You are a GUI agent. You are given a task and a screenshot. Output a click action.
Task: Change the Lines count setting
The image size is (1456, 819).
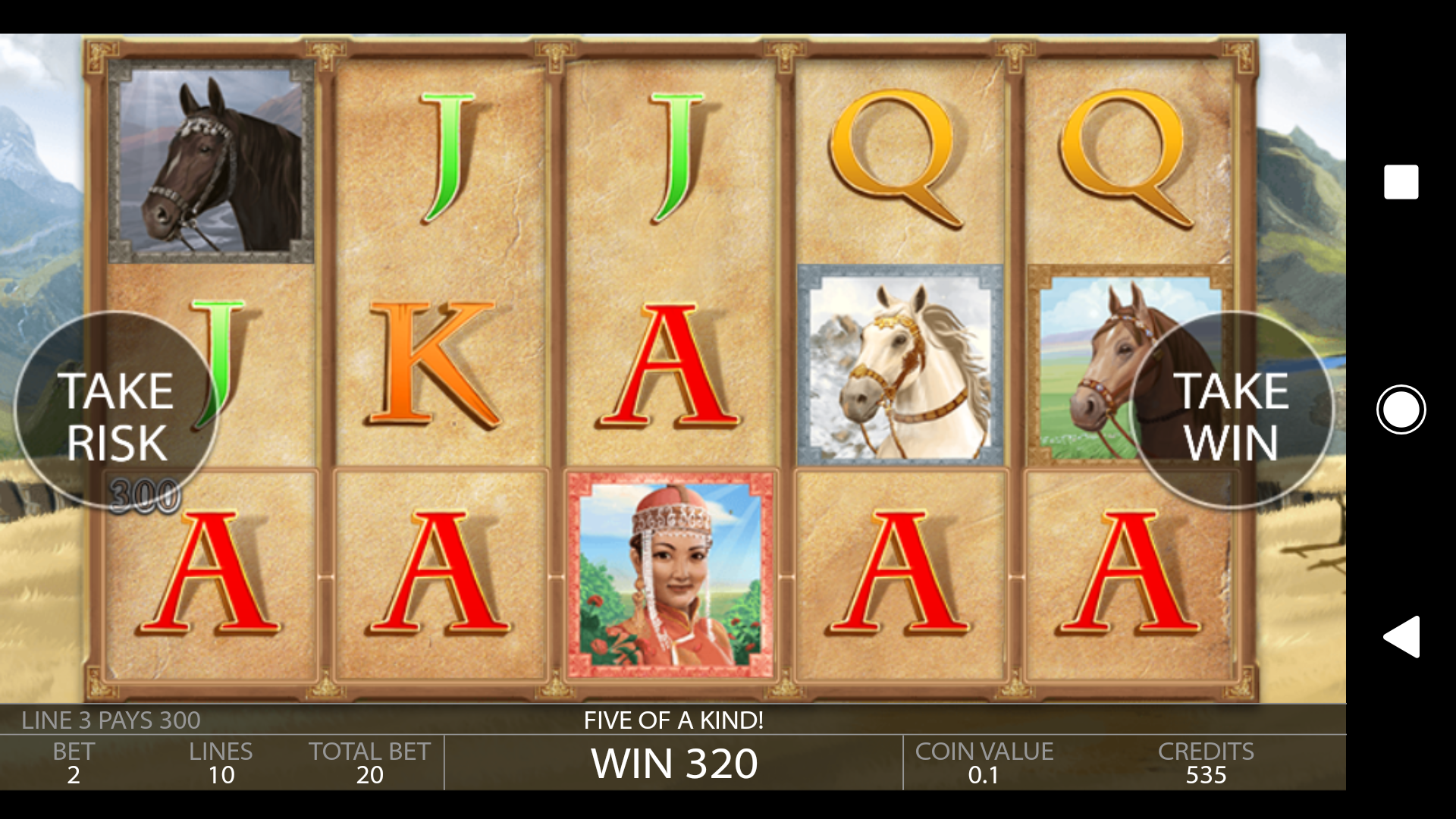tap(221, 763)
